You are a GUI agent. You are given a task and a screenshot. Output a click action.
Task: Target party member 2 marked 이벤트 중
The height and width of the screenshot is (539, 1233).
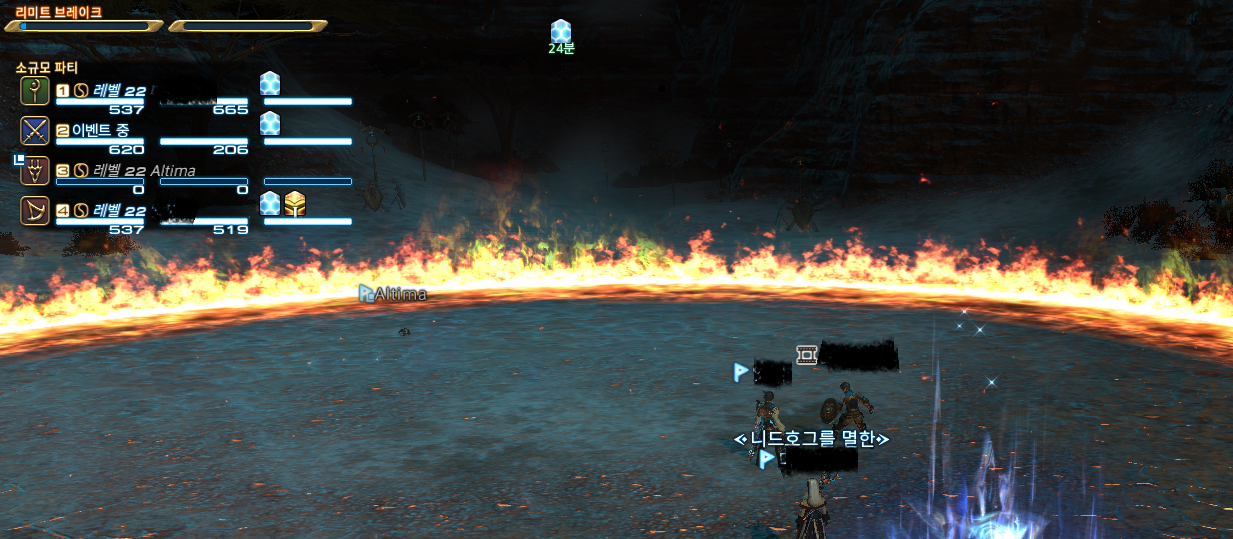[x=35, y=131]
